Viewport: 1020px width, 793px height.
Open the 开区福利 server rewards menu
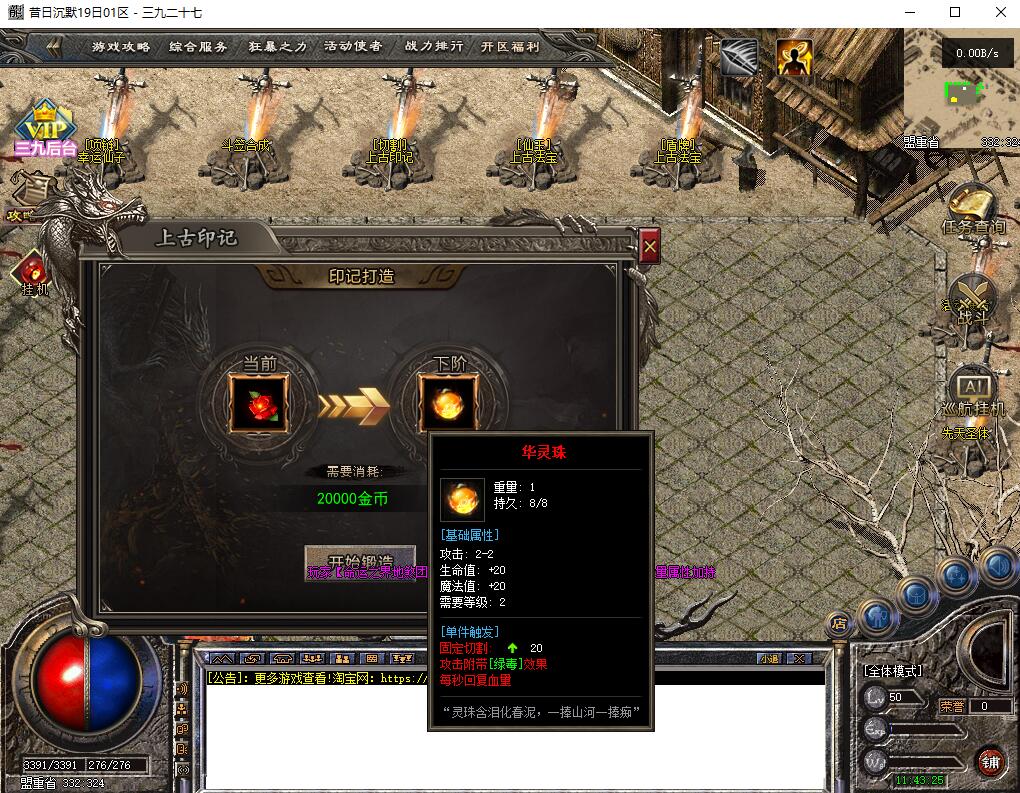pyautogui.click(x=510, y=46)
